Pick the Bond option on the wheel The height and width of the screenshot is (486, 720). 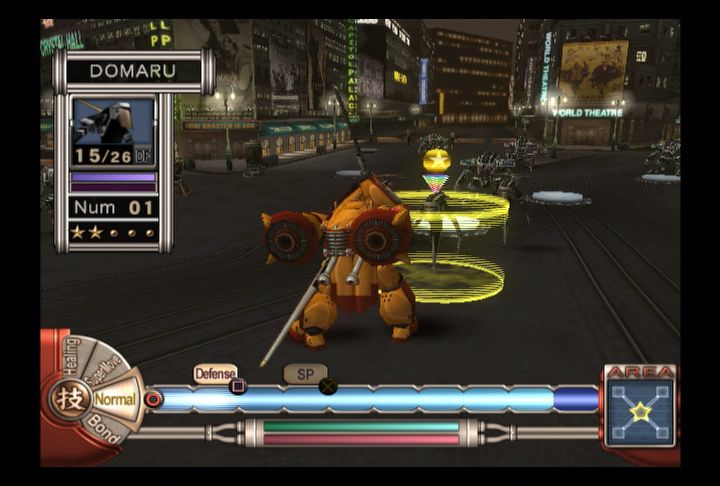pos(101,428)
